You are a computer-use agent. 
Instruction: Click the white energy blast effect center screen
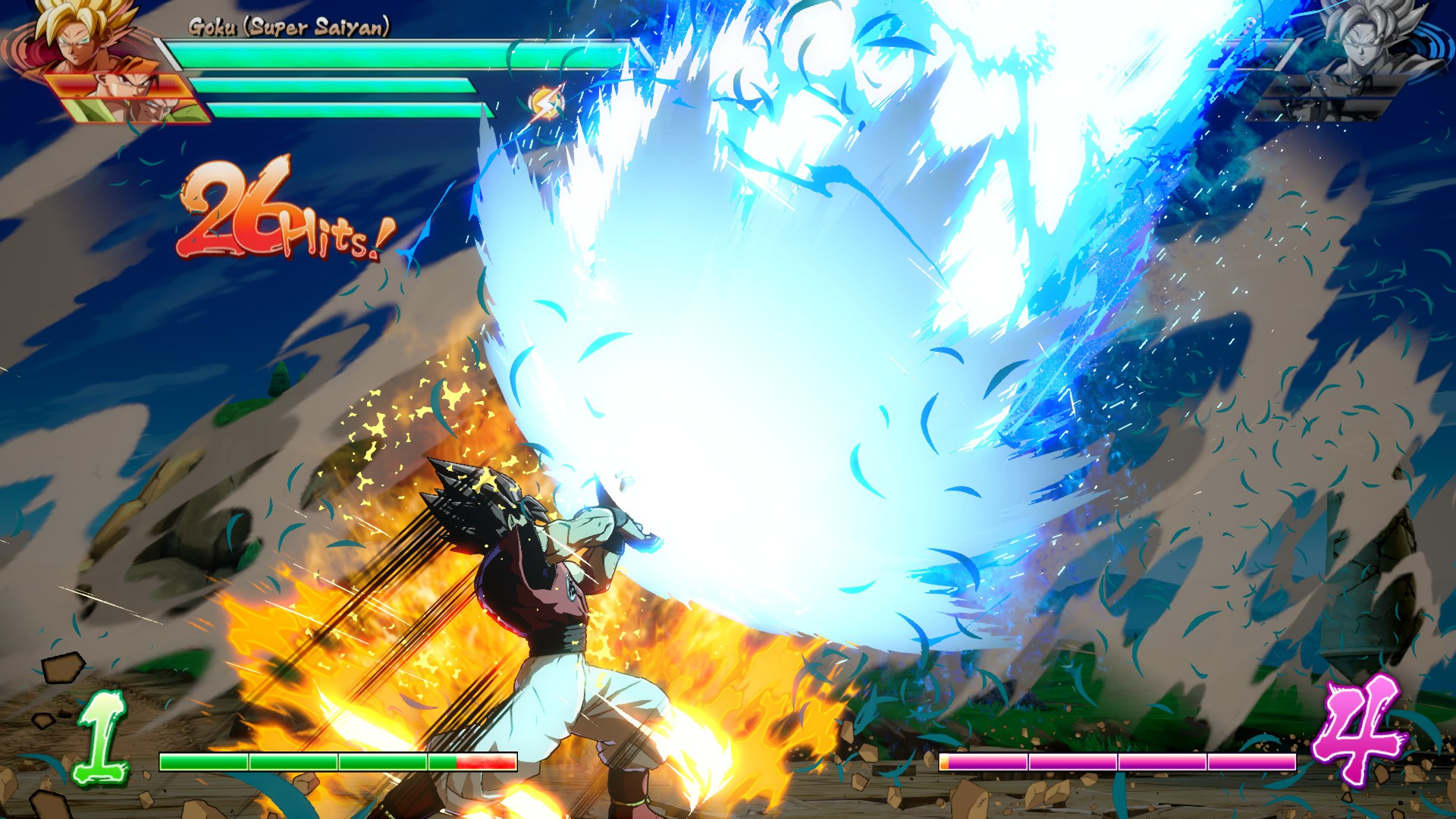coord(796,326)
